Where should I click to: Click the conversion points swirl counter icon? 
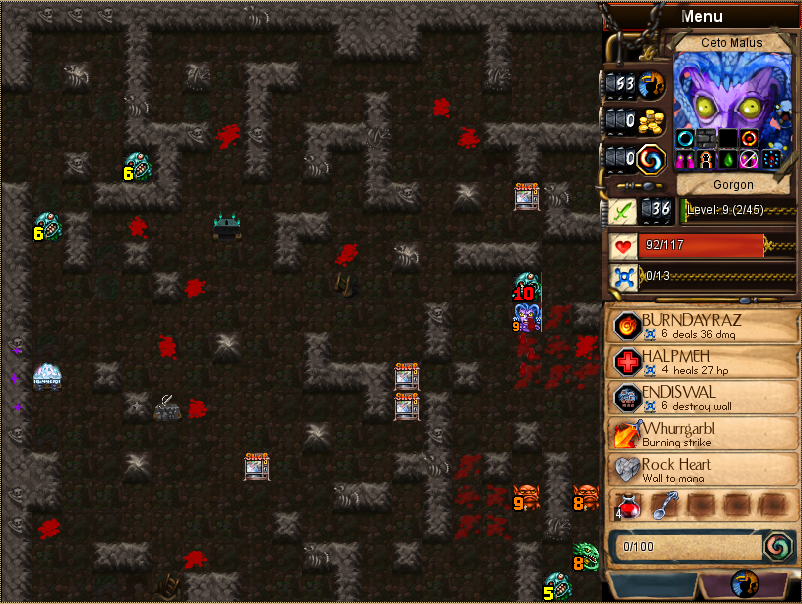652,158
